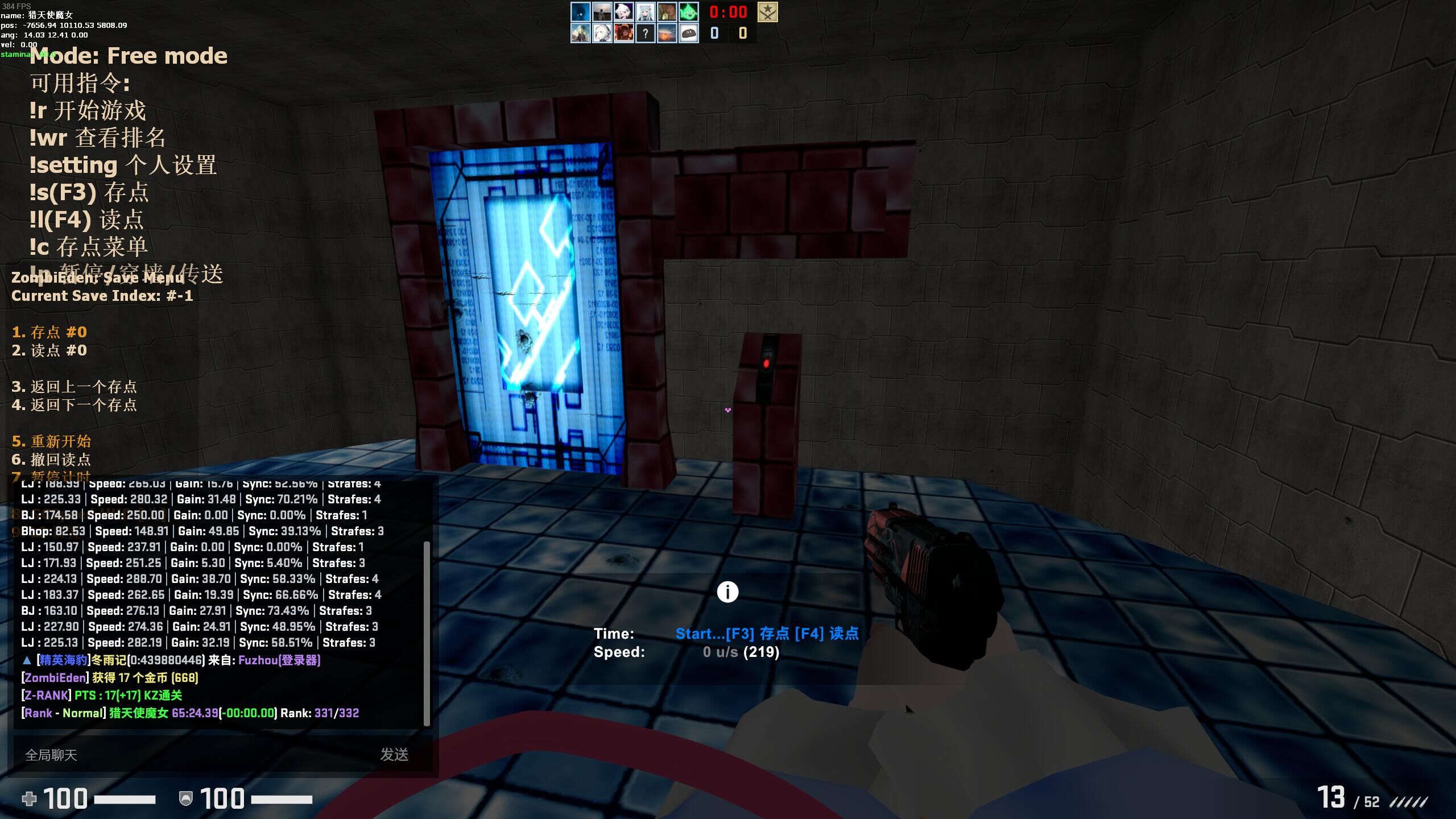Select the question mark player avatar
Screen dimensions: 1456x819
(x=645, y=34)
